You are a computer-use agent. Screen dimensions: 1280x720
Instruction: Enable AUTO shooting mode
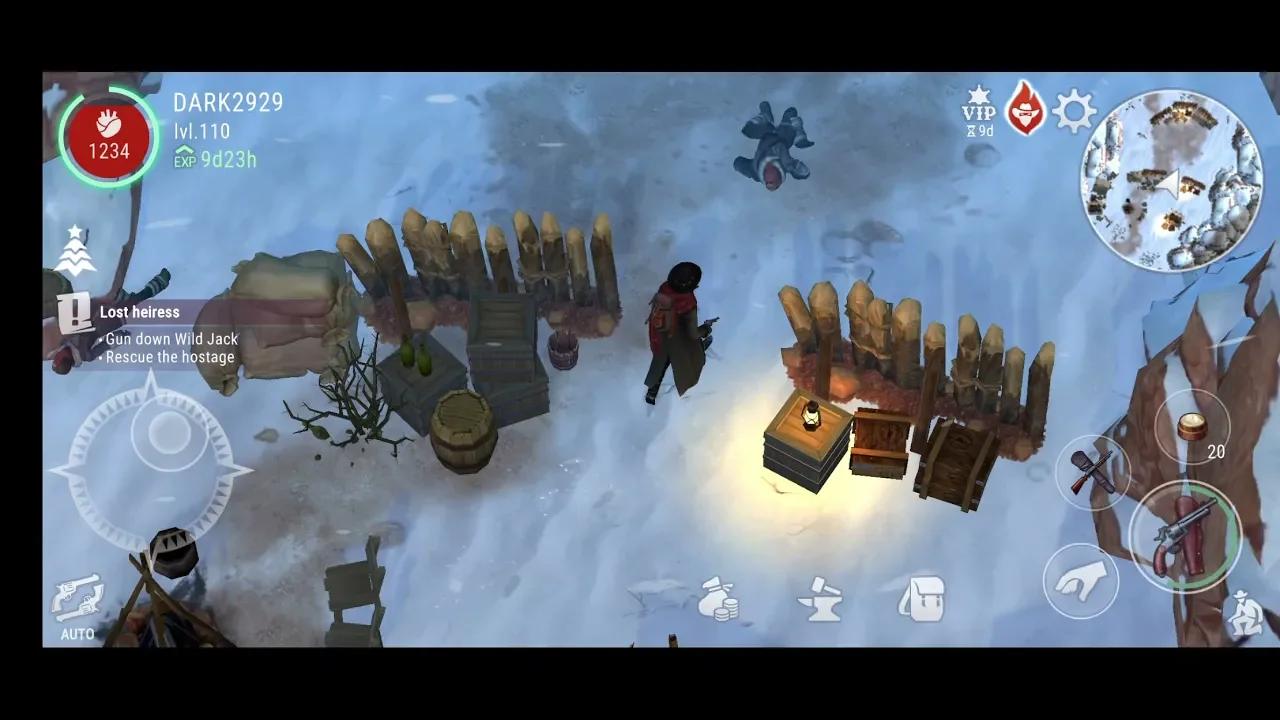(78, 634)
